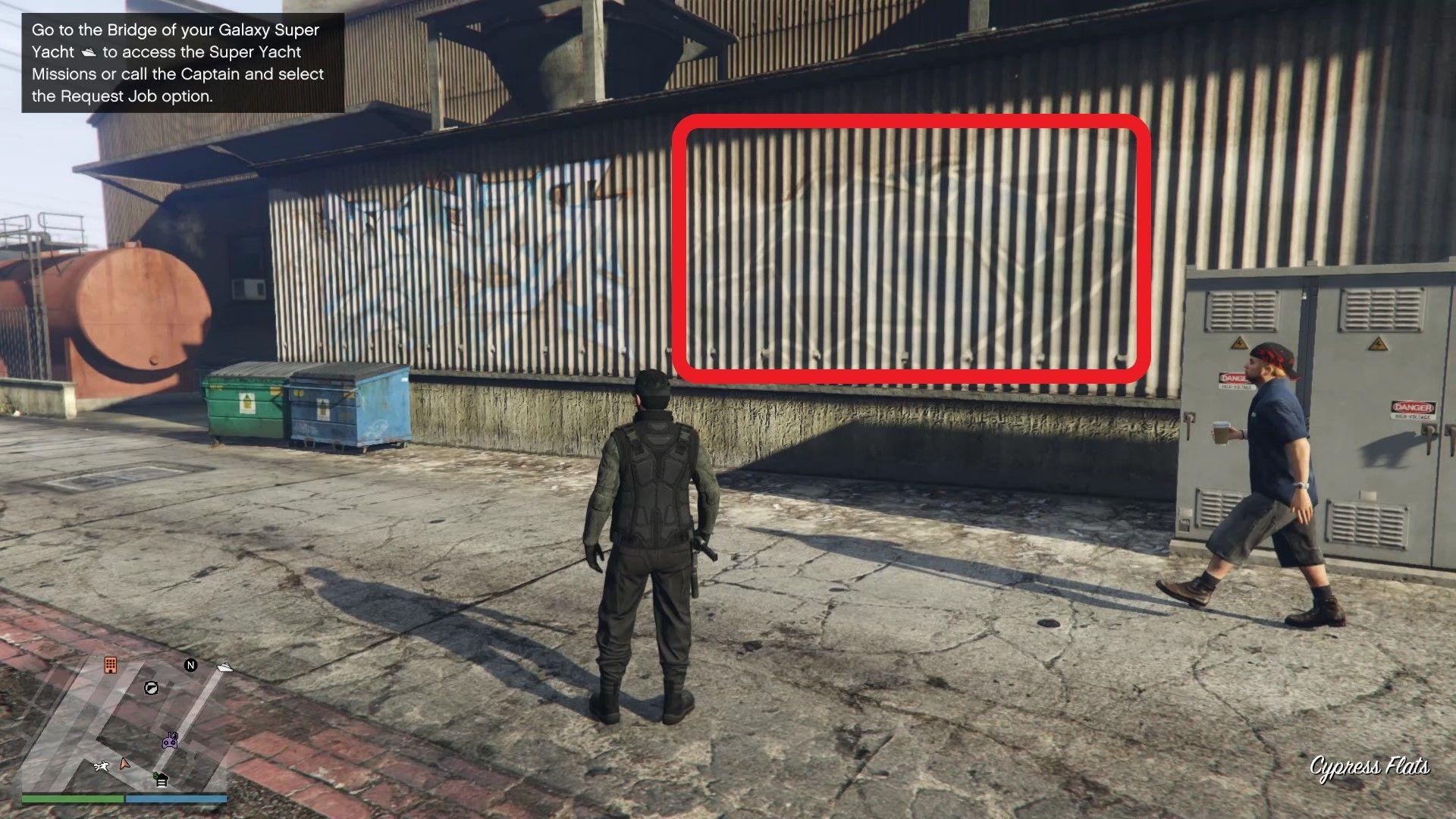This screenshot has width=1456, height=819.
Task: Select the yacht blip at minimap's top right
Action: click(x=225, y=667)
